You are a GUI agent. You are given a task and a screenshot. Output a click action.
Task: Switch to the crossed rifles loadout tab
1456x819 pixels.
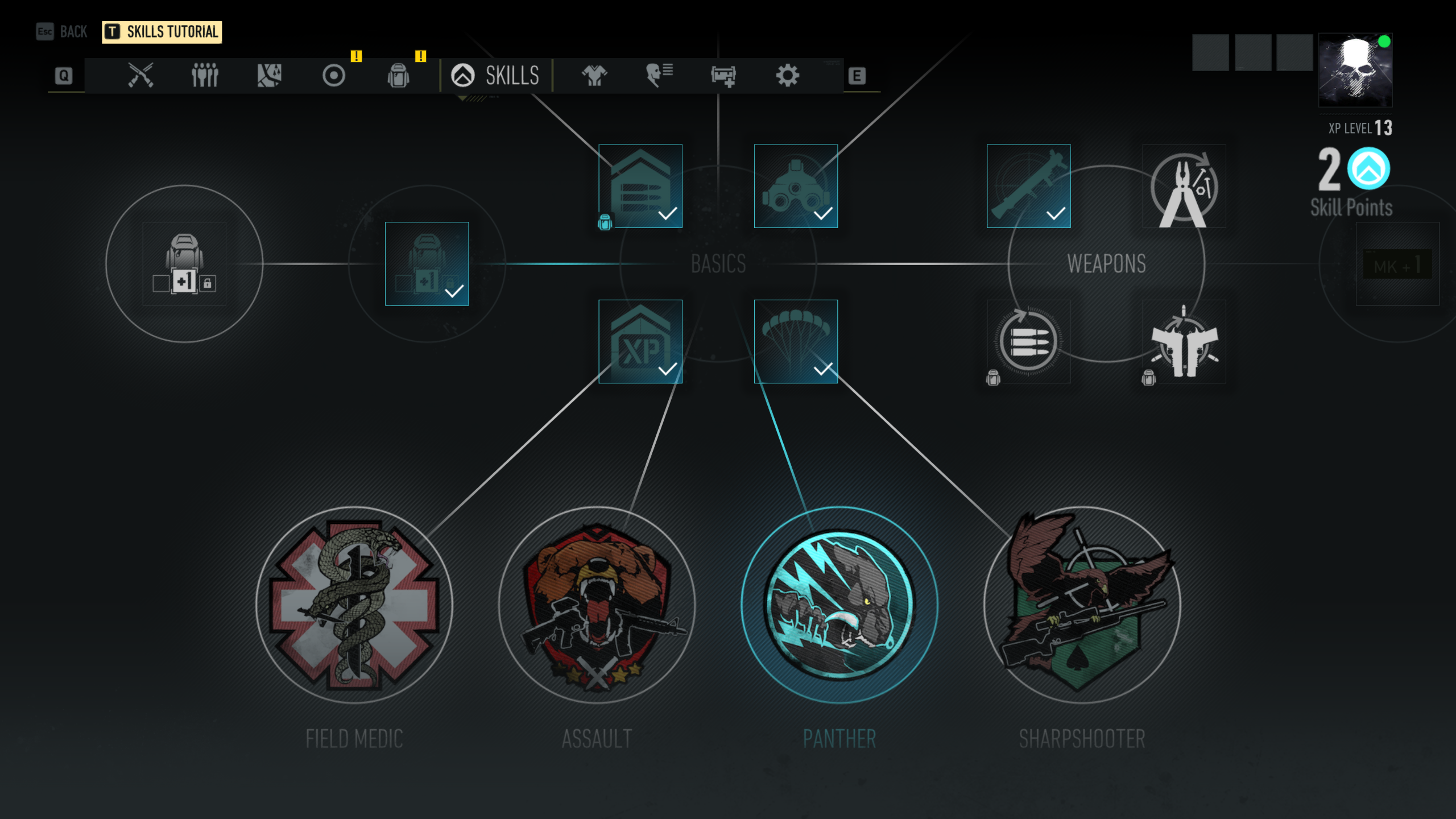click(140, 75)
